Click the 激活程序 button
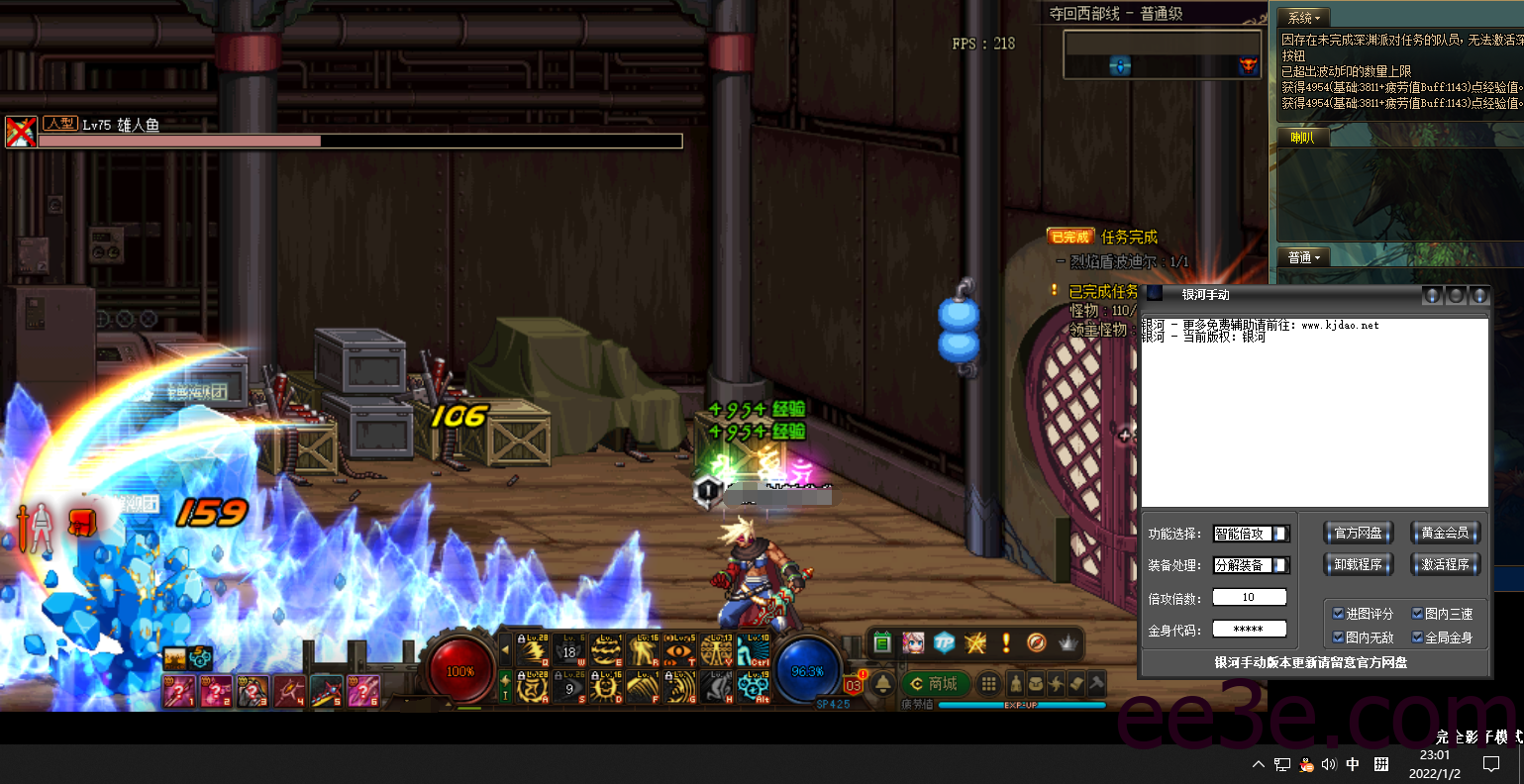The width and height of the screenshot is (1524, 784). [1445, 564]
